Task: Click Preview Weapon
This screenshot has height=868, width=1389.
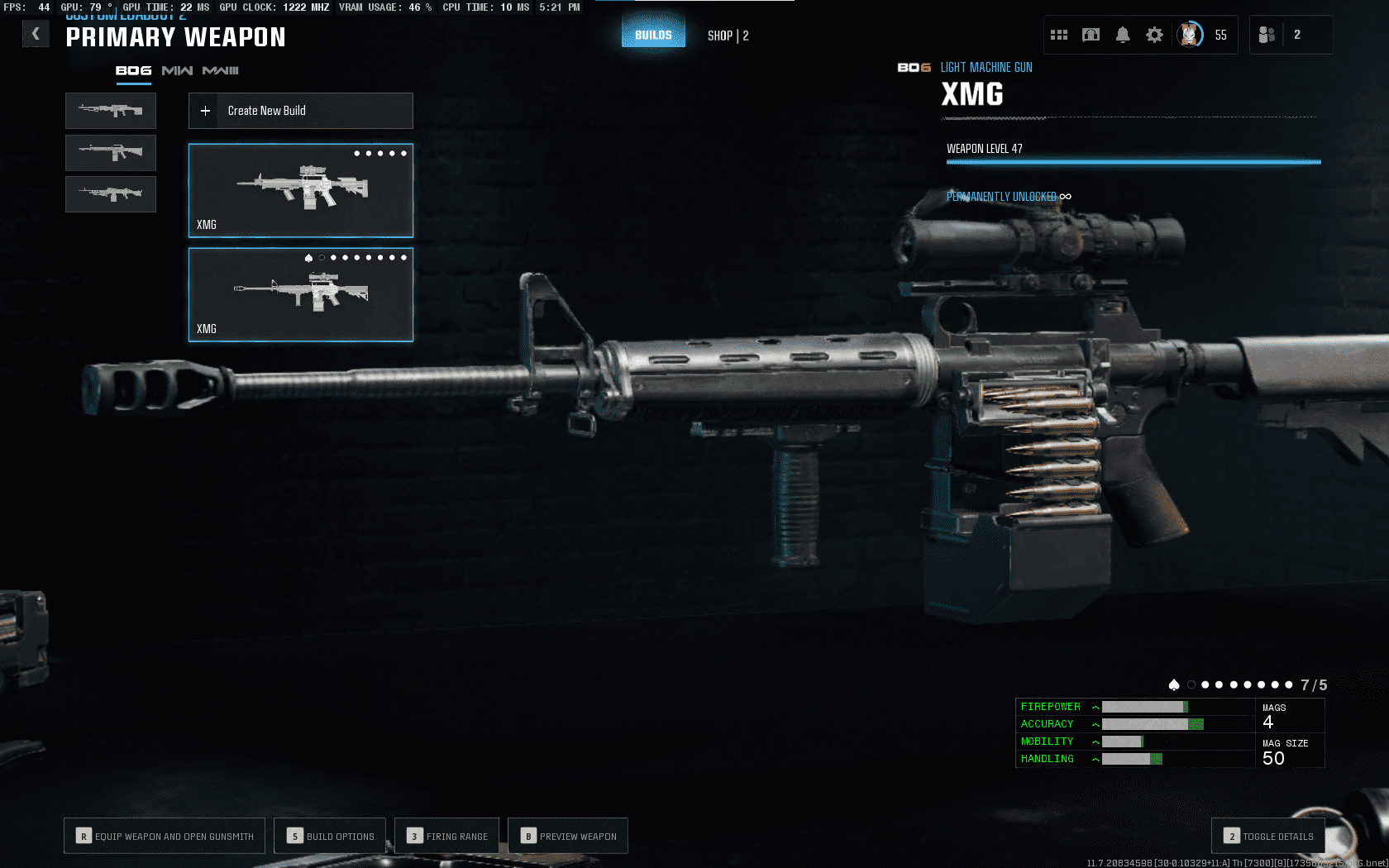Action: coord(568,836)
